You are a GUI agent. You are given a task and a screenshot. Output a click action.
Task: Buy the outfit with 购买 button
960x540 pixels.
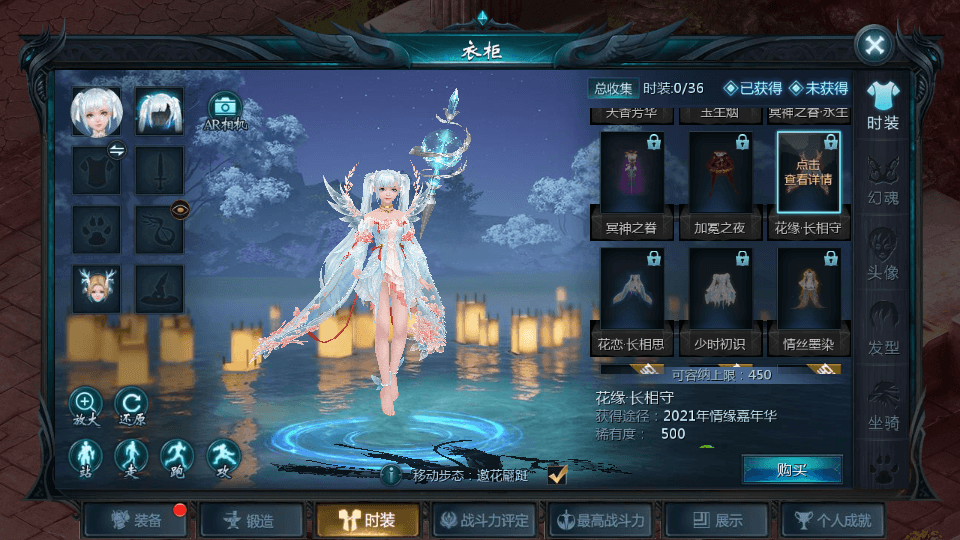point(791,469)
